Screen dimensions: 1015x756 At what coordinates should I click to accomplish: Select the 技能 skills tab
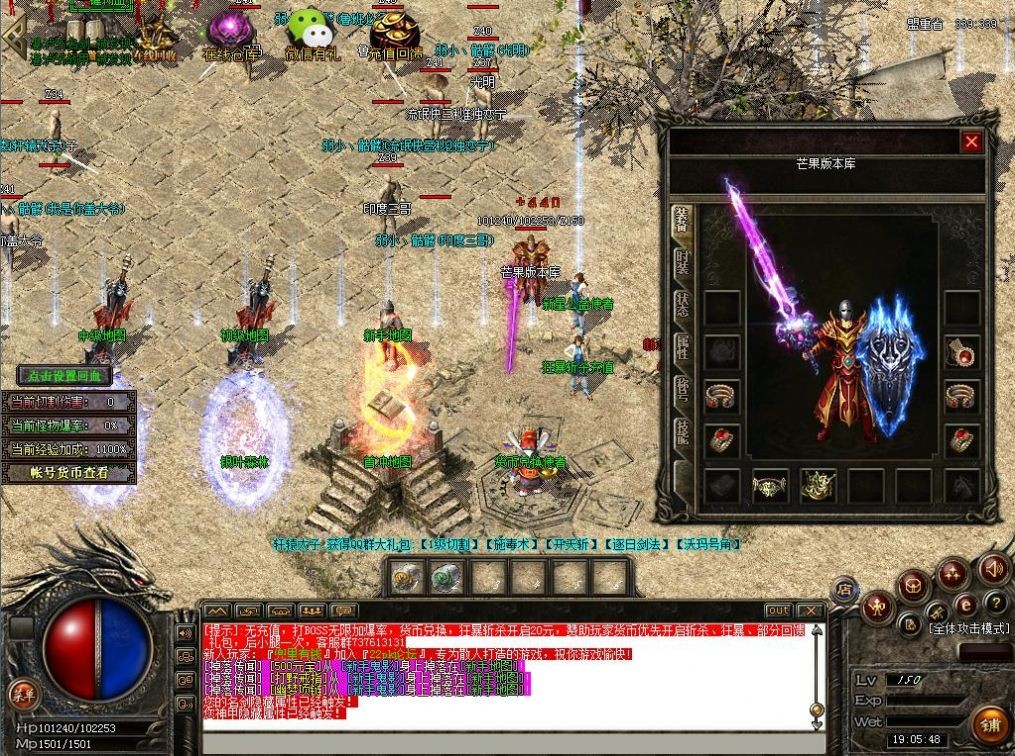pyautogui.click(x=681, y=433)
